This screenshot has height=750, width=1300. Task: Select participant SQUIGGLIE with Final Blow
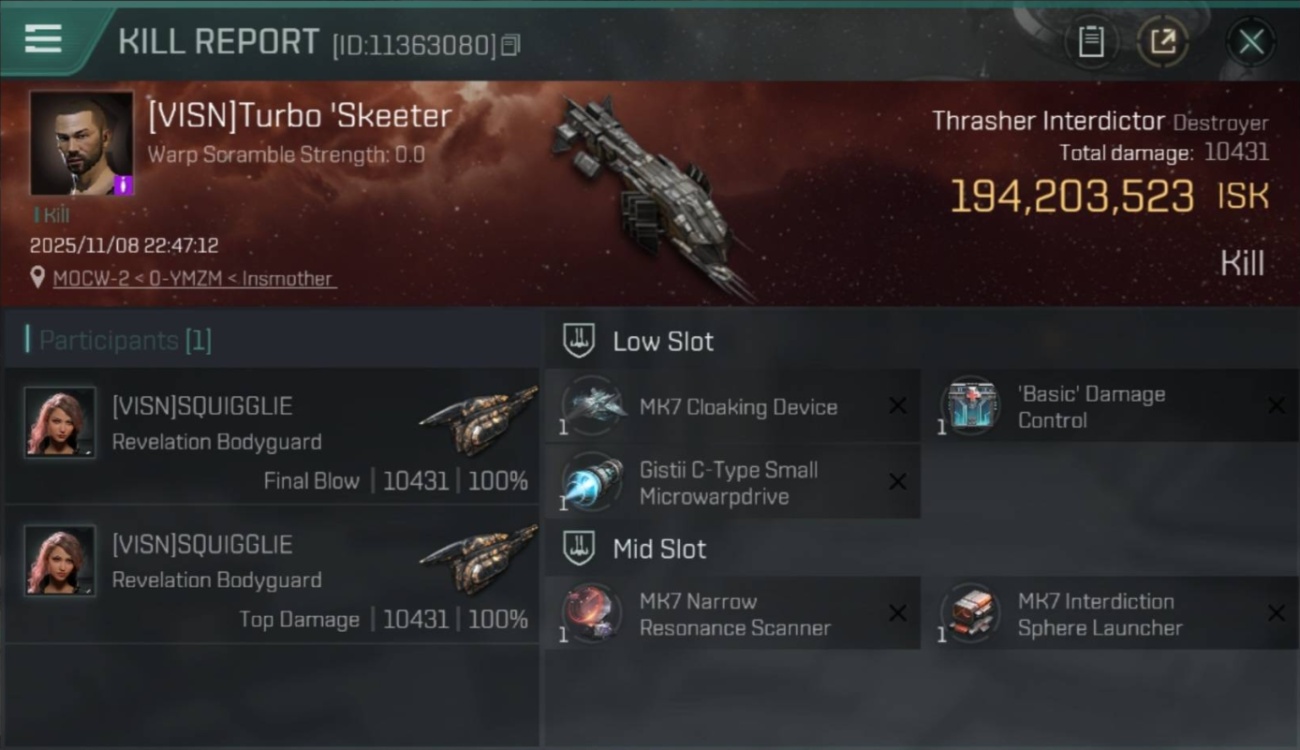(58, 423)
